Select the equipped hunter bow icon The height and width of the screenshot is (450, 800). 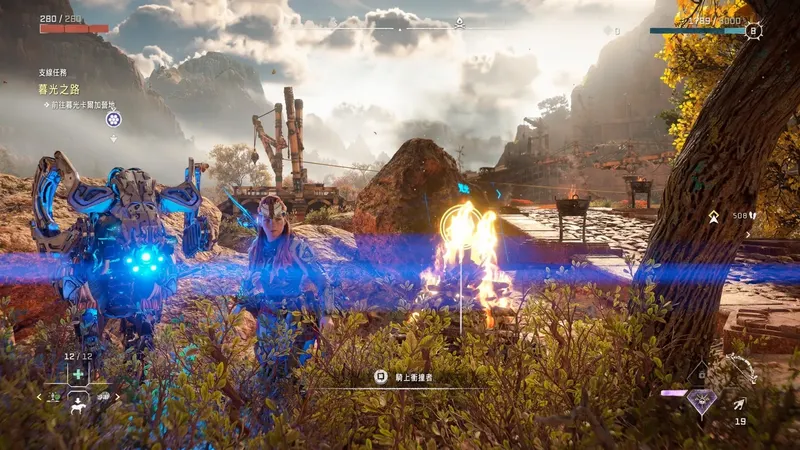click(741, 371)
